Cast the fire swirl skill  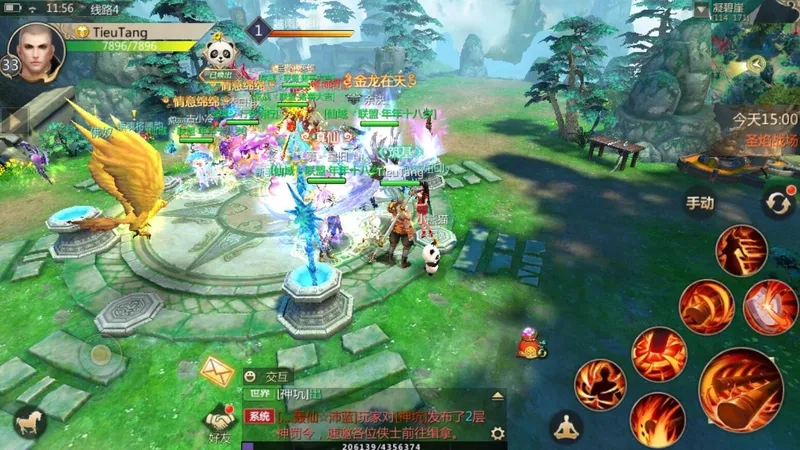657,420
